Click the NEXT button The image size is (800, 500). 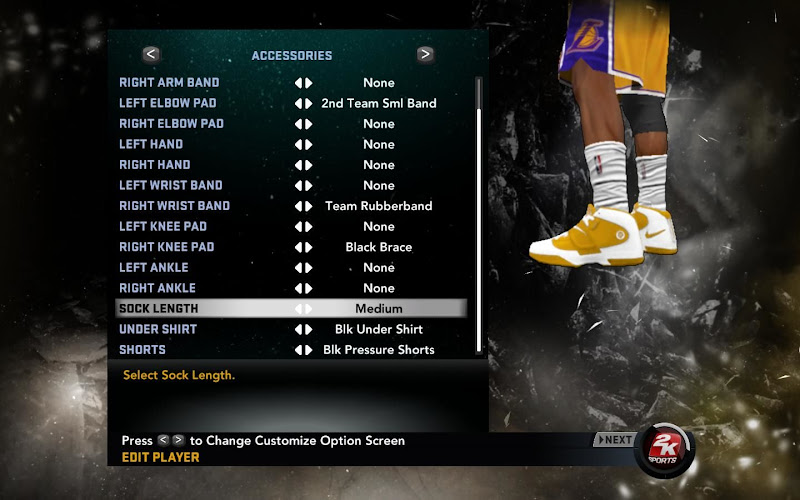tap(615, 440)
